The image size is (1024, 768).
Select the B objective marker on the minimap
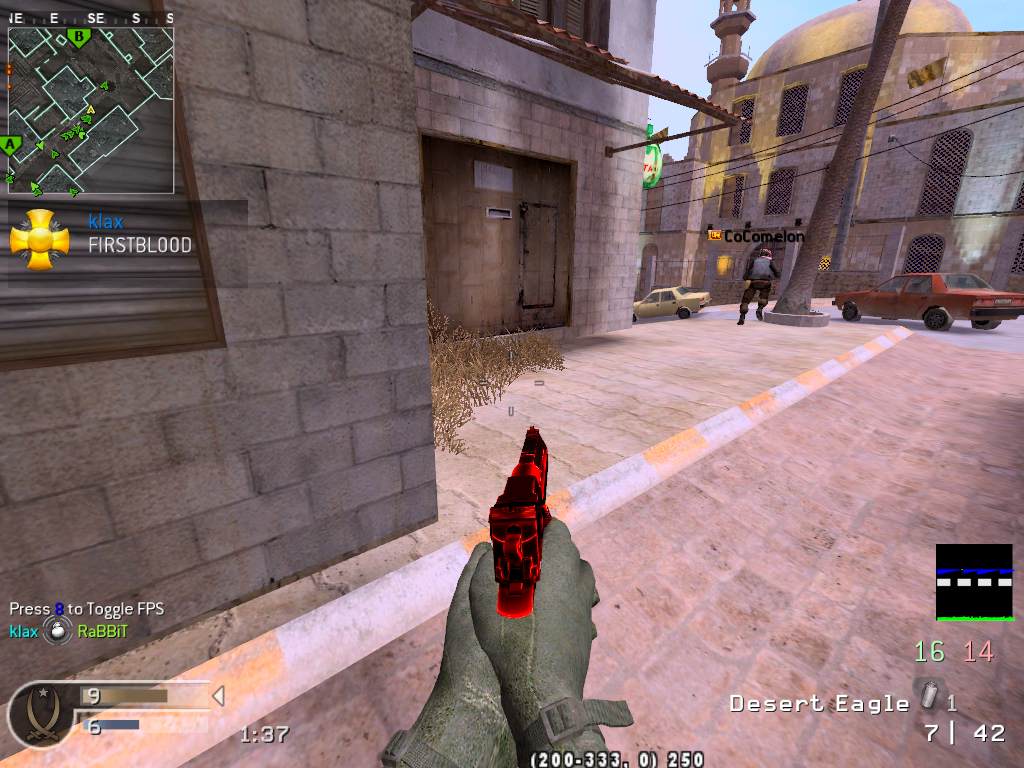(x=79, y=38)
